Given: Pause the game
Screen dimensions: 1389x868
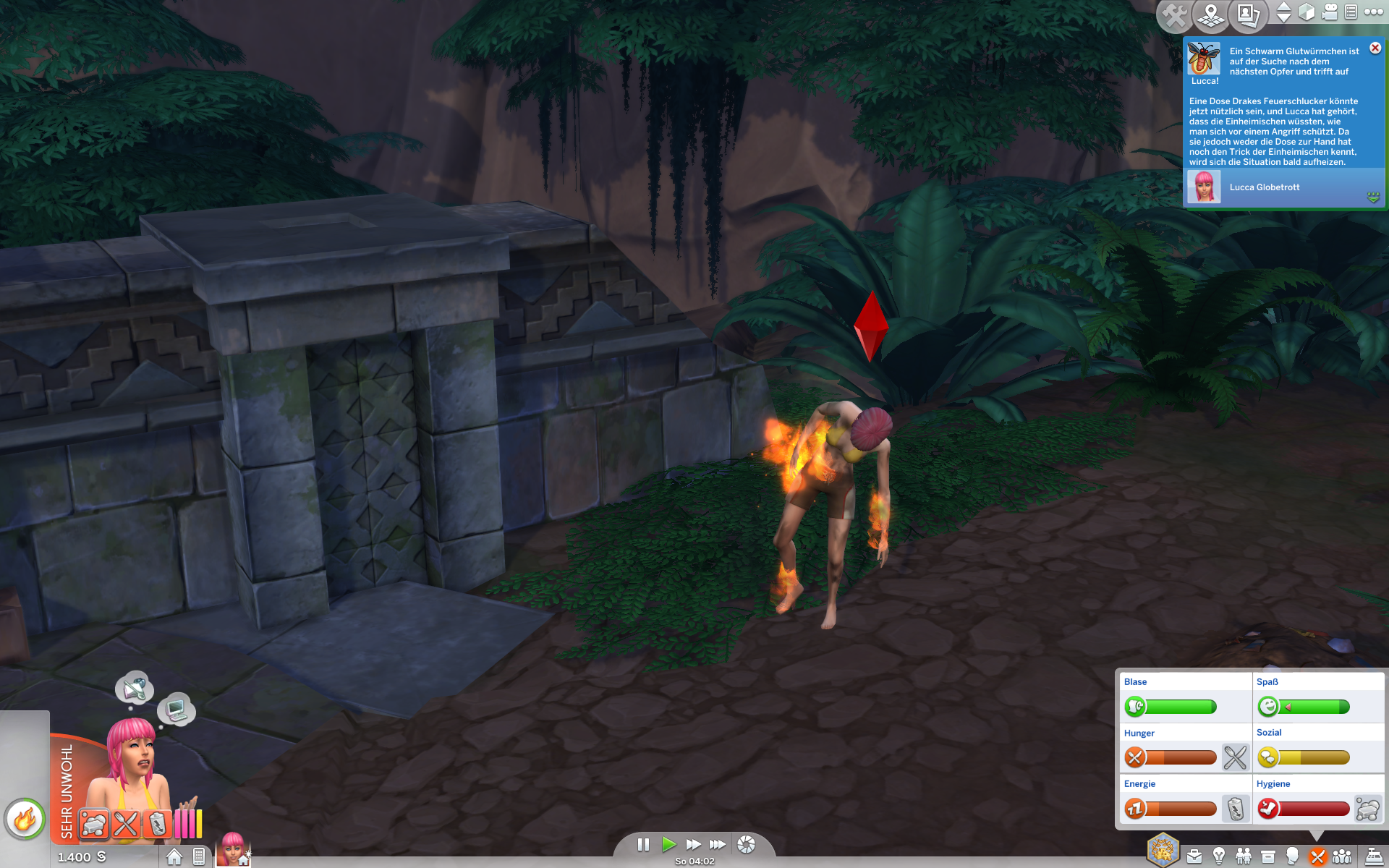Looking at the screenshot, I should click(643, 844).
